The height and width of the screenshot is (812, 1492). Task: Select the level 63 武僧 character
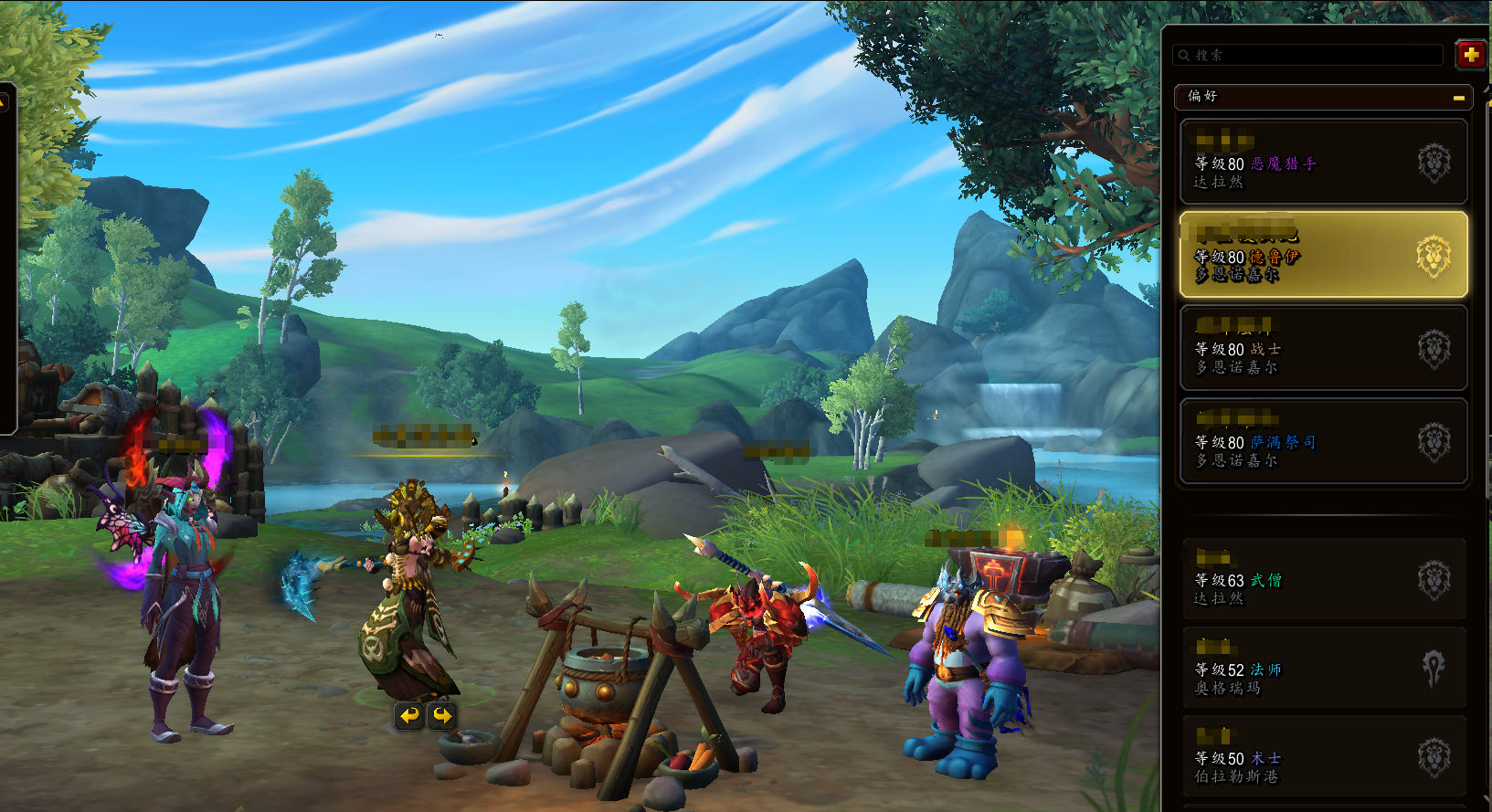[x=1323, y=580]
